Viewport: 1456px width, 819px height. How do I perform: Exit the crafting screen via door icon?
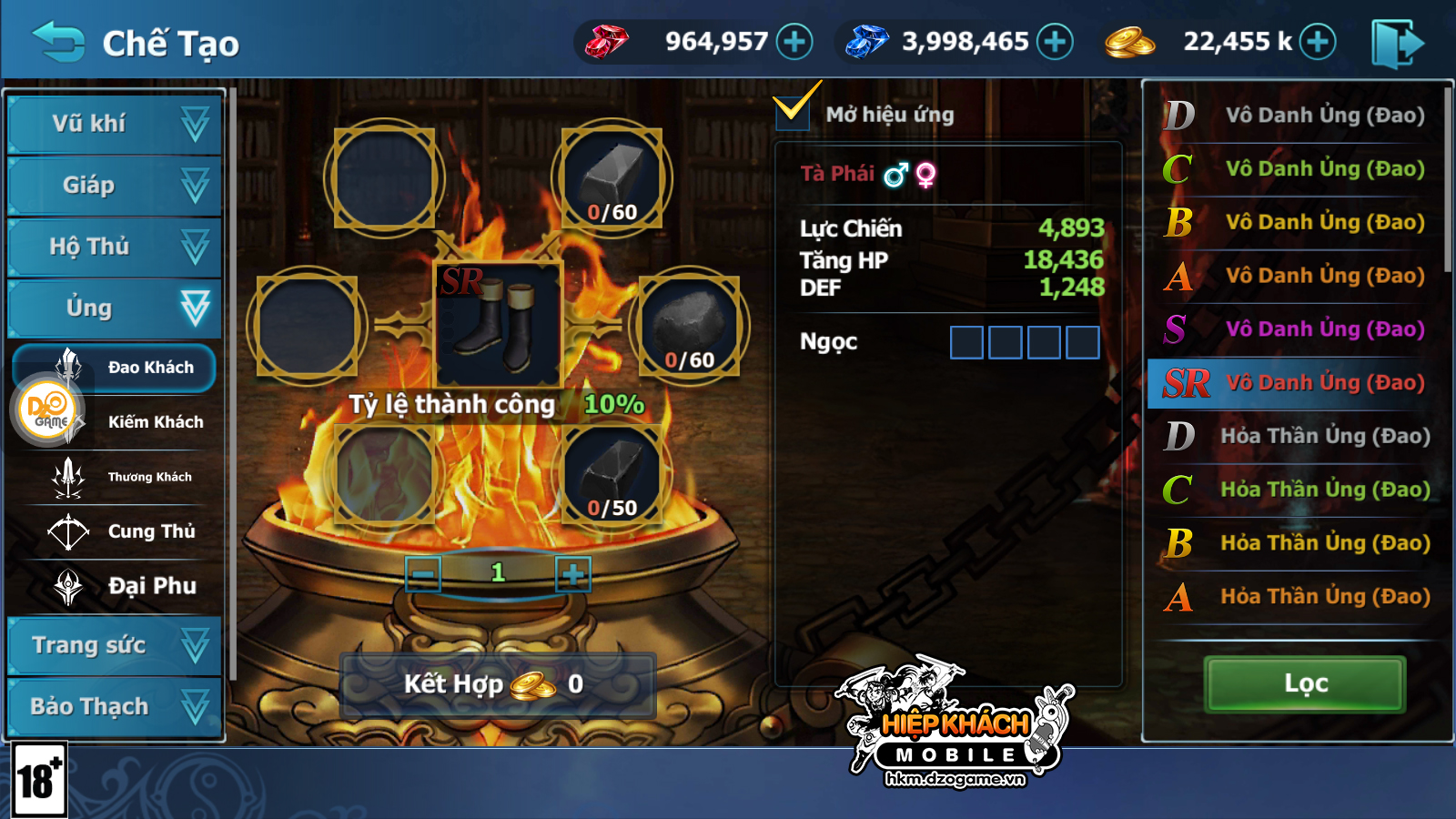coord(1396,44)
